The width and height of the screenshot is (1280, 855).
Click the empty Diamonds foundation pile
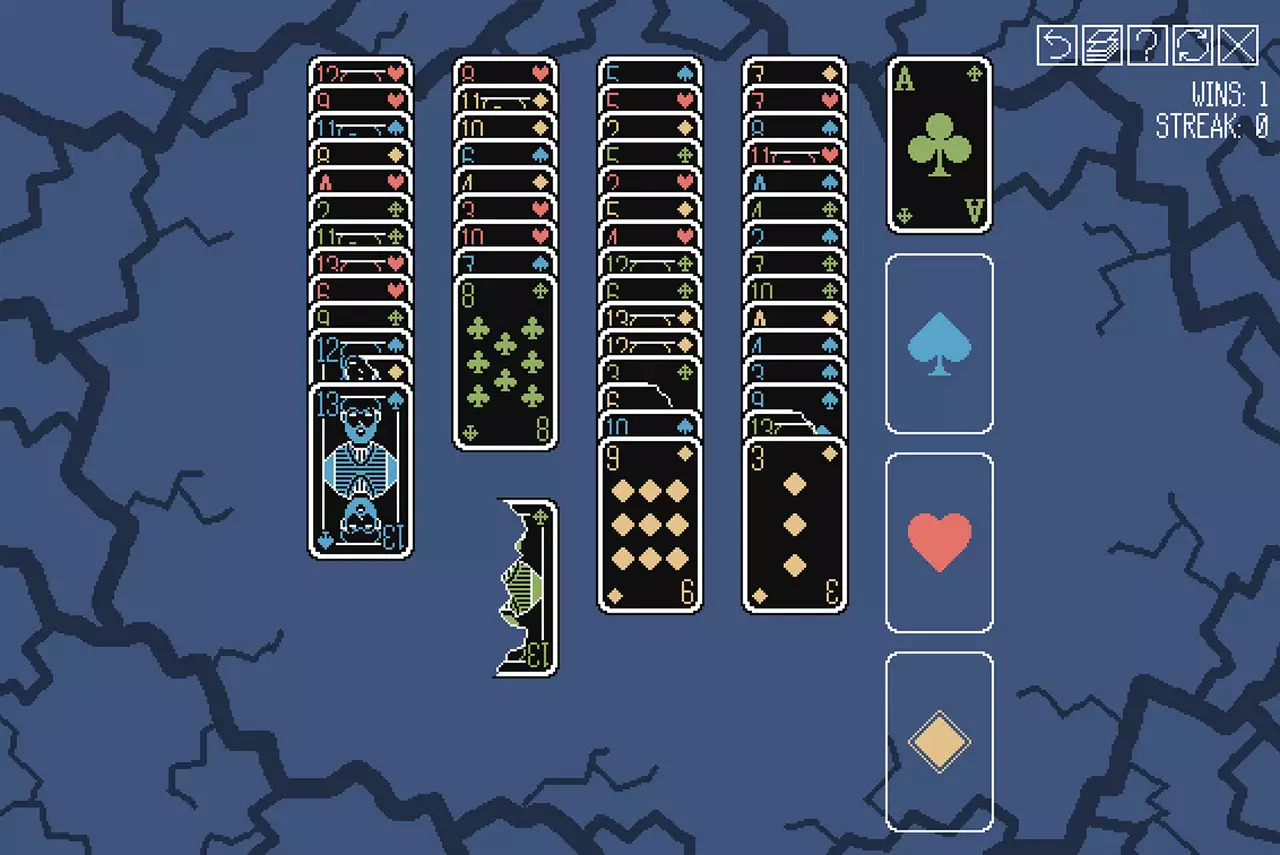(939, 740)
